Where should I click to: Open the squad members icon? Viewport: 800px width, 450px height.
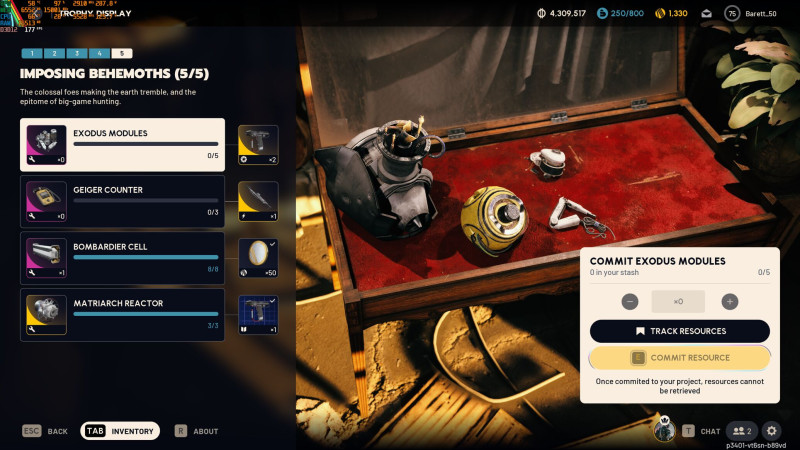(x=741, y=431)
